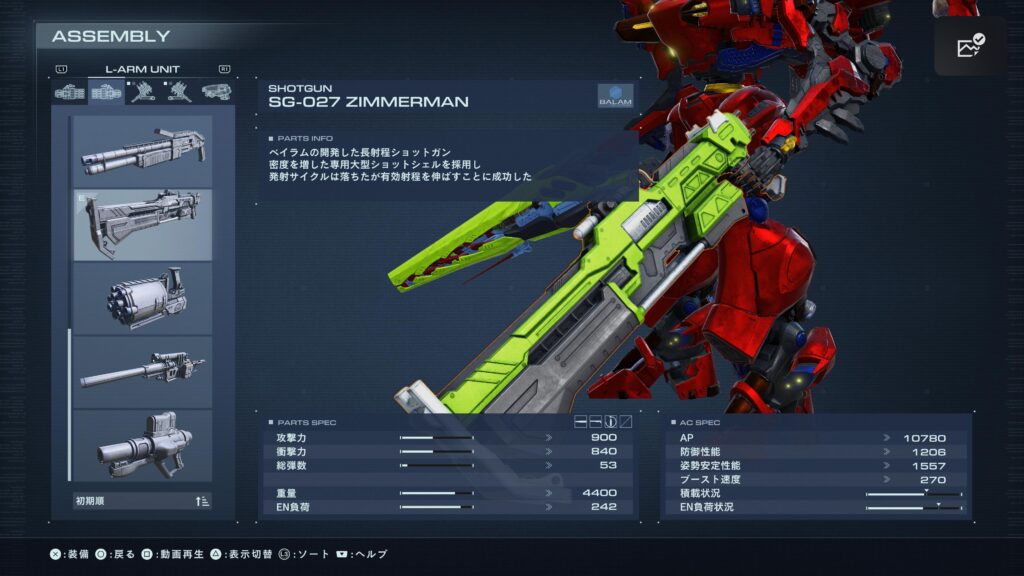Open the 初期順 sort order selector
Screen dimensions: 1024x576
pos(142,501)
